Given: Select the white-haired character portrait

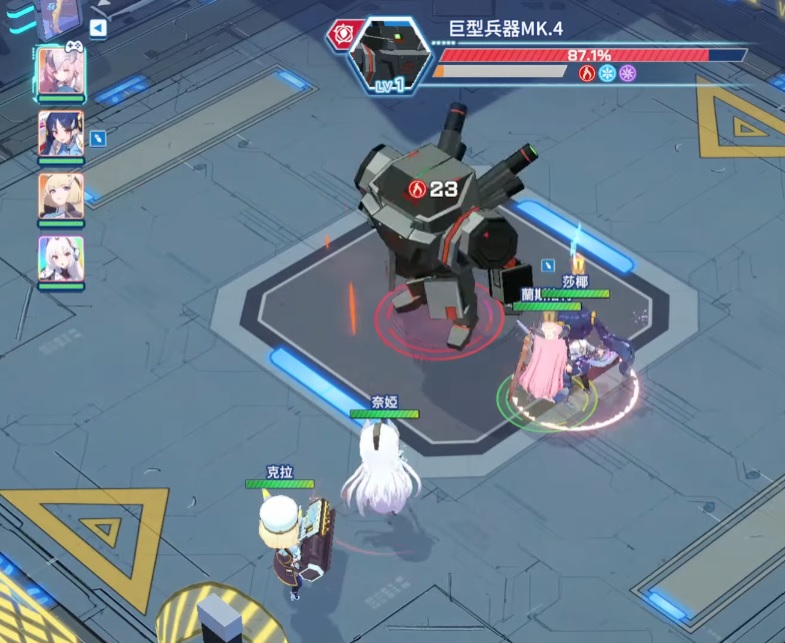Looking at the screenshot, I should 61,258.
